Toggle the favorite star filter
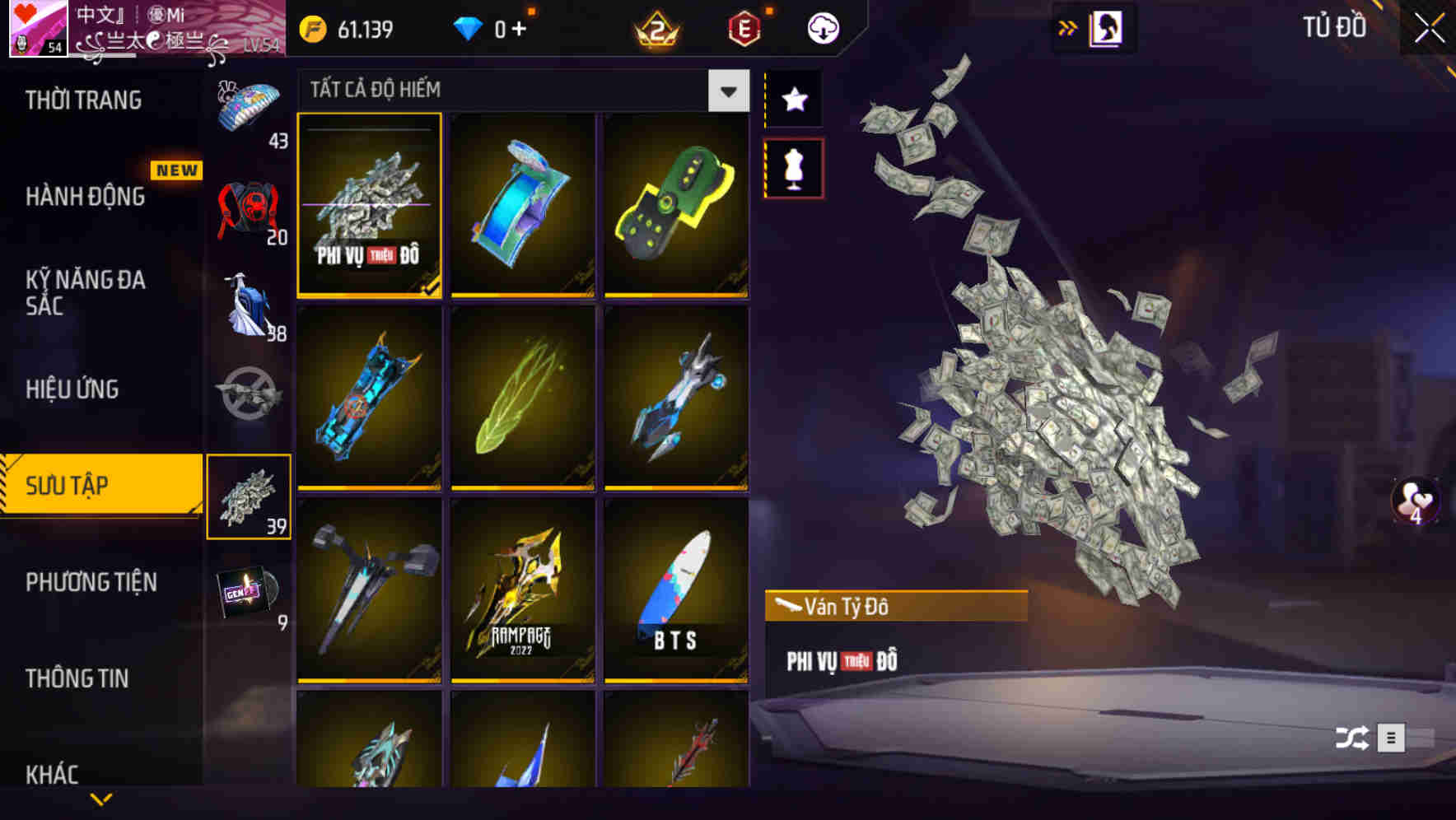 coord(794,99)
